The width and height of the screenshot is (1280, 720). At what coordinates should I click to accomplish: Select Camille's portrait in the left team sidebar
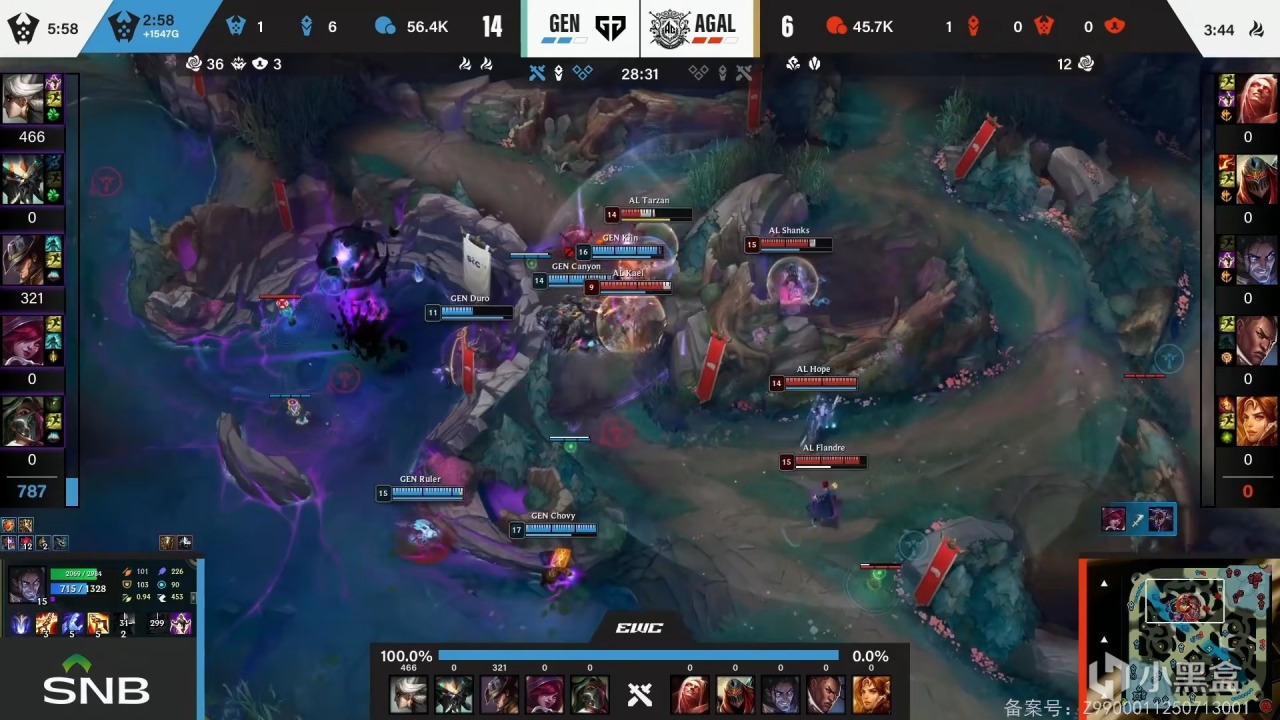coord(22,99)
